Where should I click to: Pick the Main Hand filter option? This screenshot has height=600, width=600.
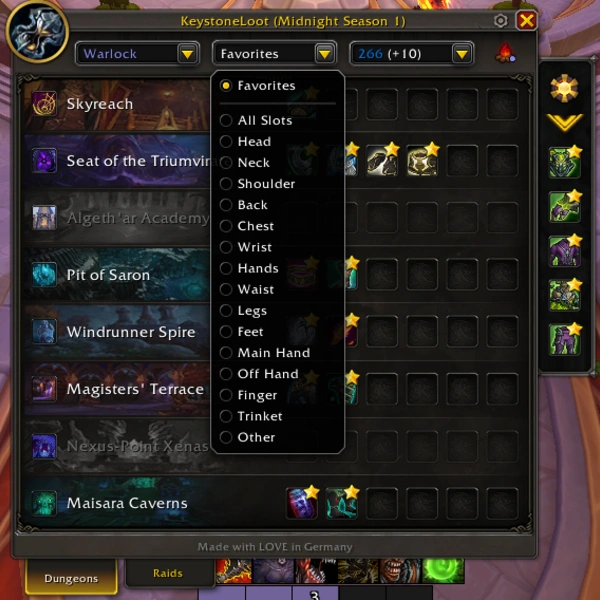point(273,353)
